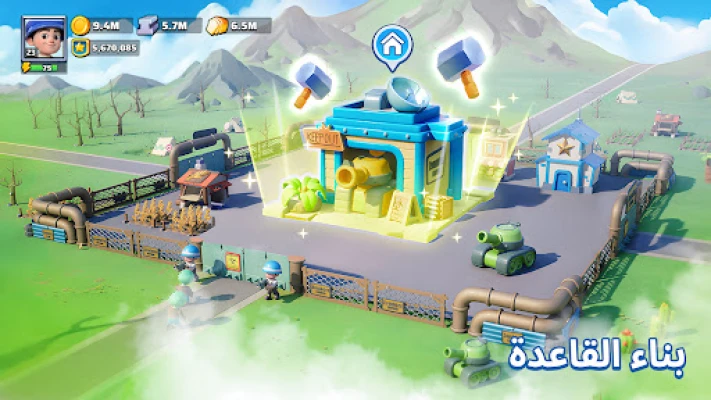The width and height of the screenshot is (711, 400).
Task: Open the star badge power rating
Action: [x=80, y=47]
